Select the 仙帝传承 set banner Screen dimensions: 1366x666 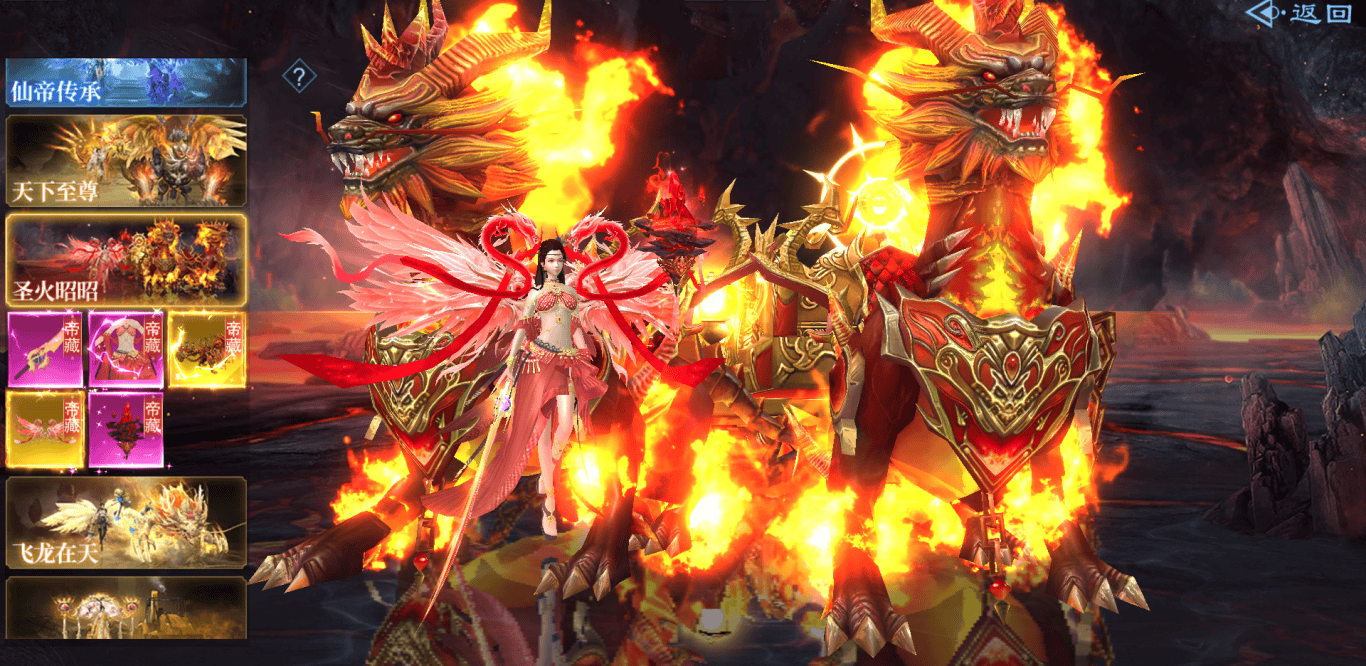pyautogui.click(x=126, y=83)
